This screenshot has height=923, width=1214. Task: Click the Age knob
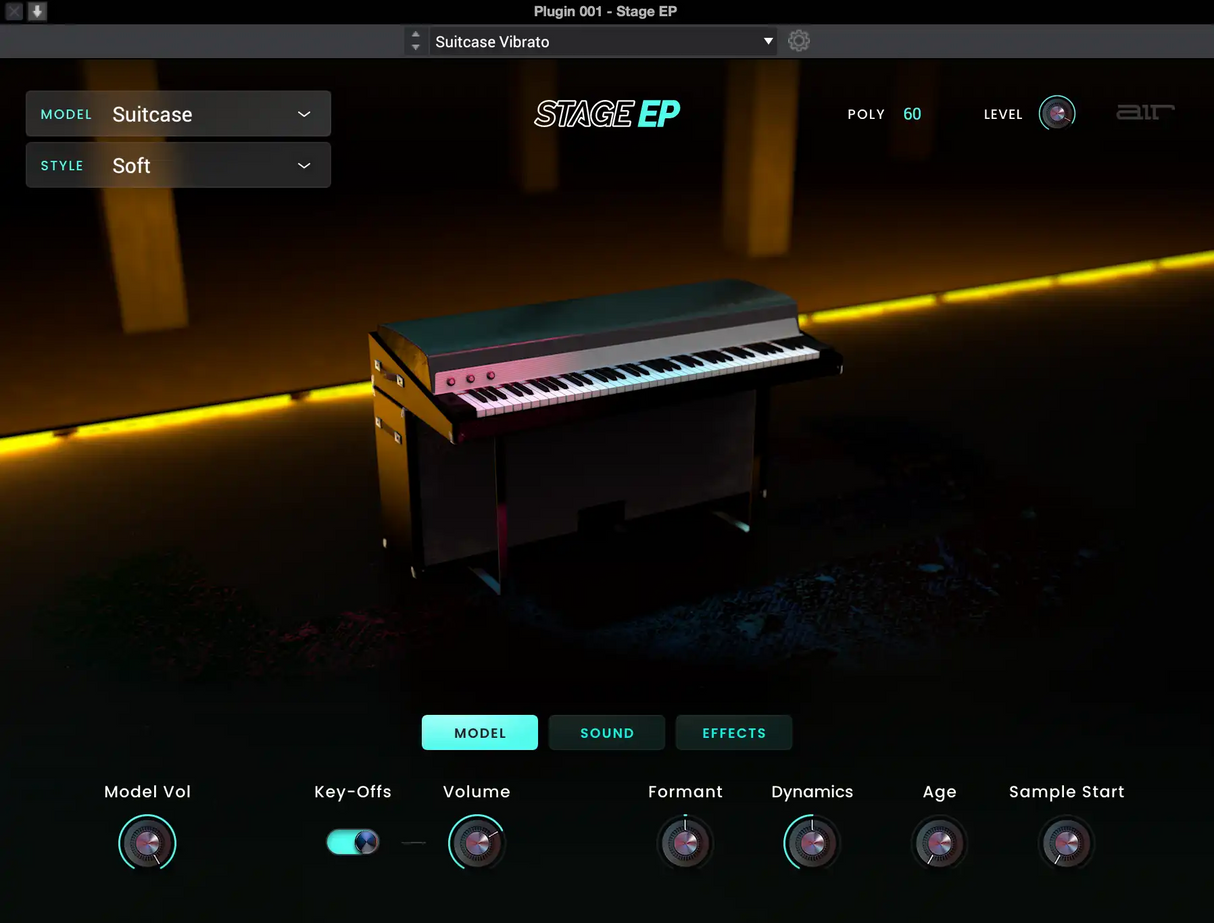[x=939, y=842]
